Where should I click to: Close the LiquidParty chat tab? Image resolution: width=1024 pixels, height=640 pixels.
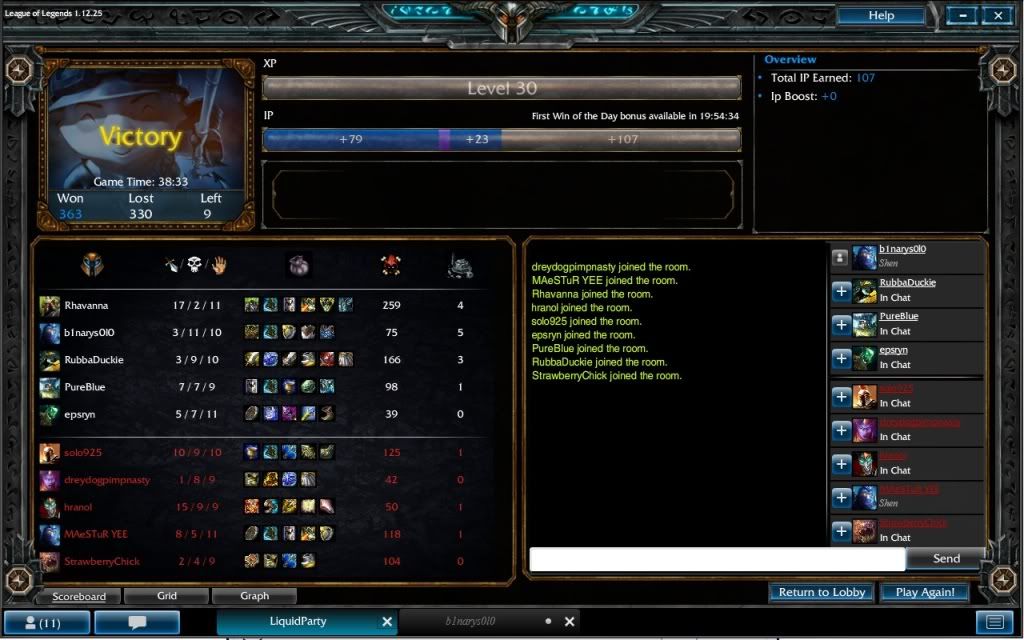[387, 622]
